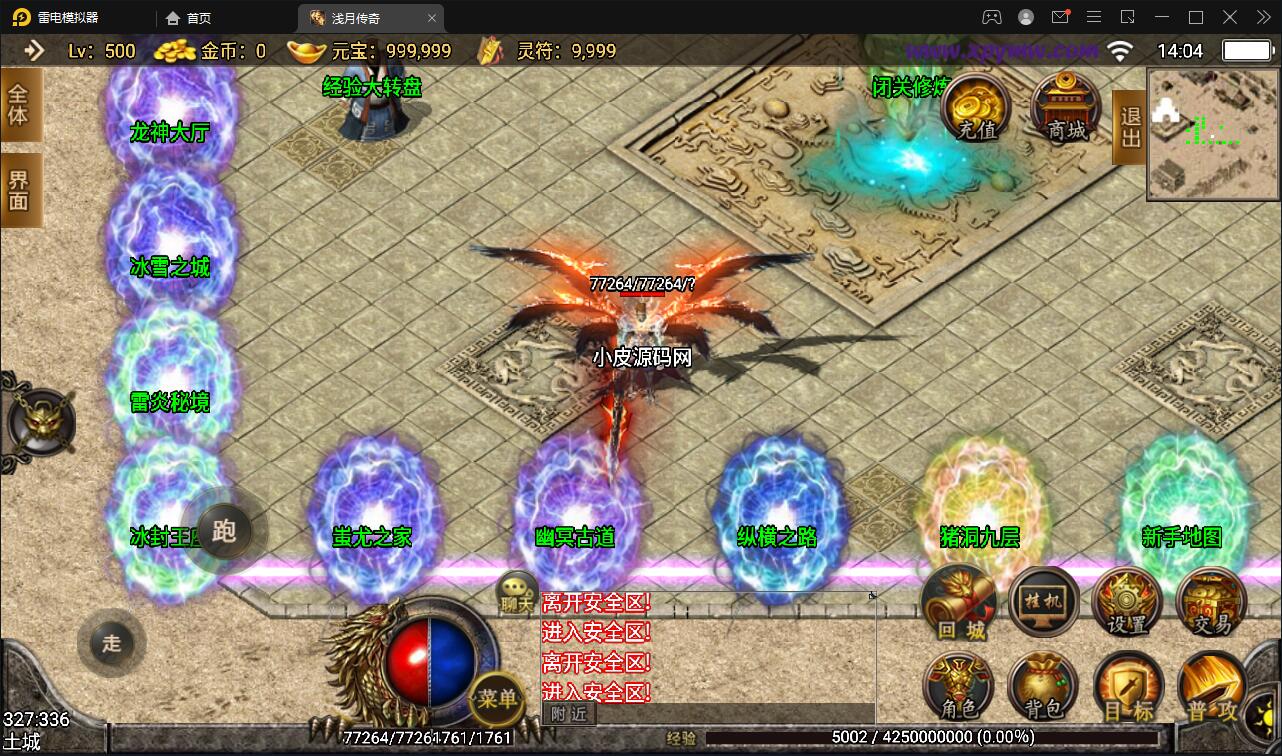
Task: Activate 挂机 auto-battle
Action: point(1043,602)
